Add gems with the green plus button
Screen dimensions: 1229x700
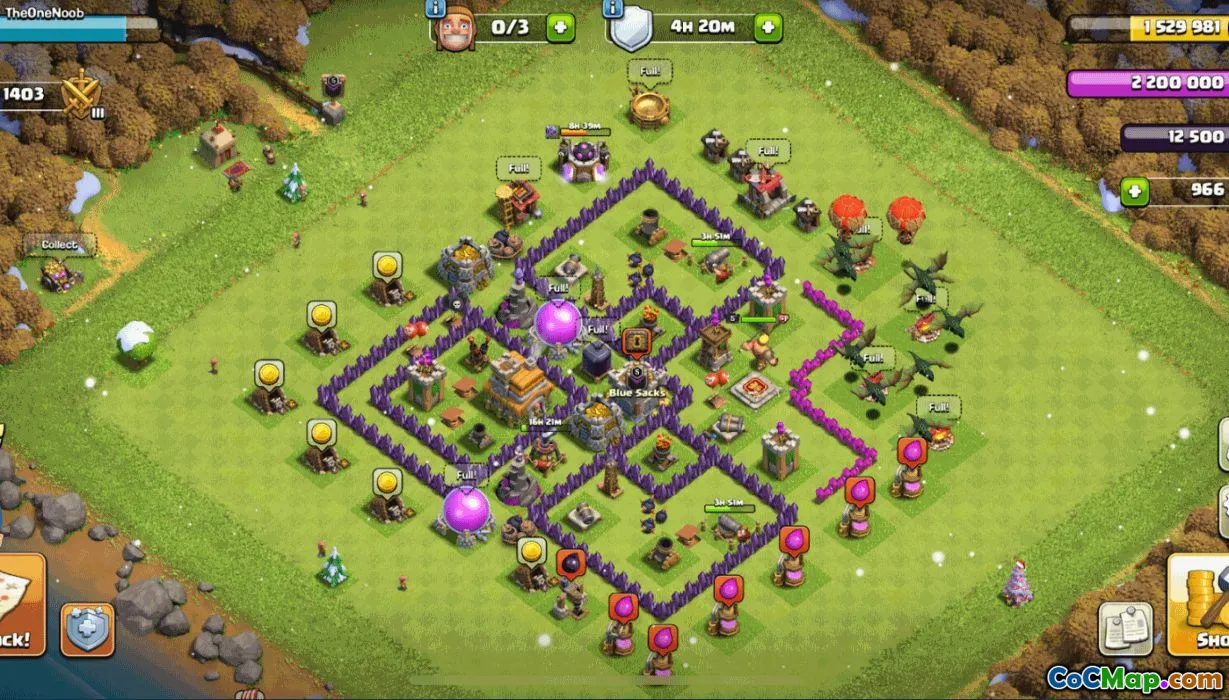[x=1134, y=191]
